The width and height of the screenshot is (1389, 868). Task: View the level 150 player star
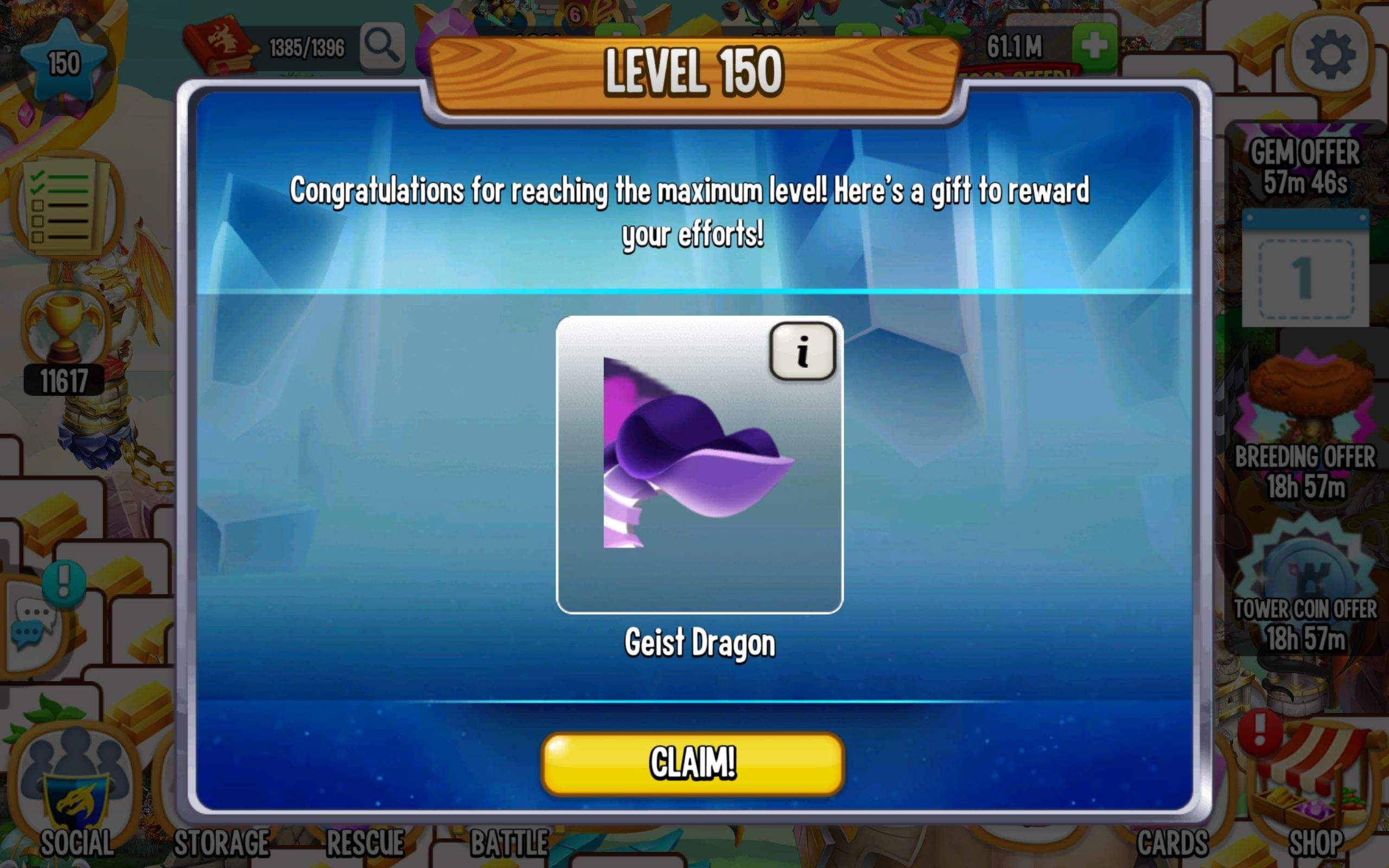point(62,58)
